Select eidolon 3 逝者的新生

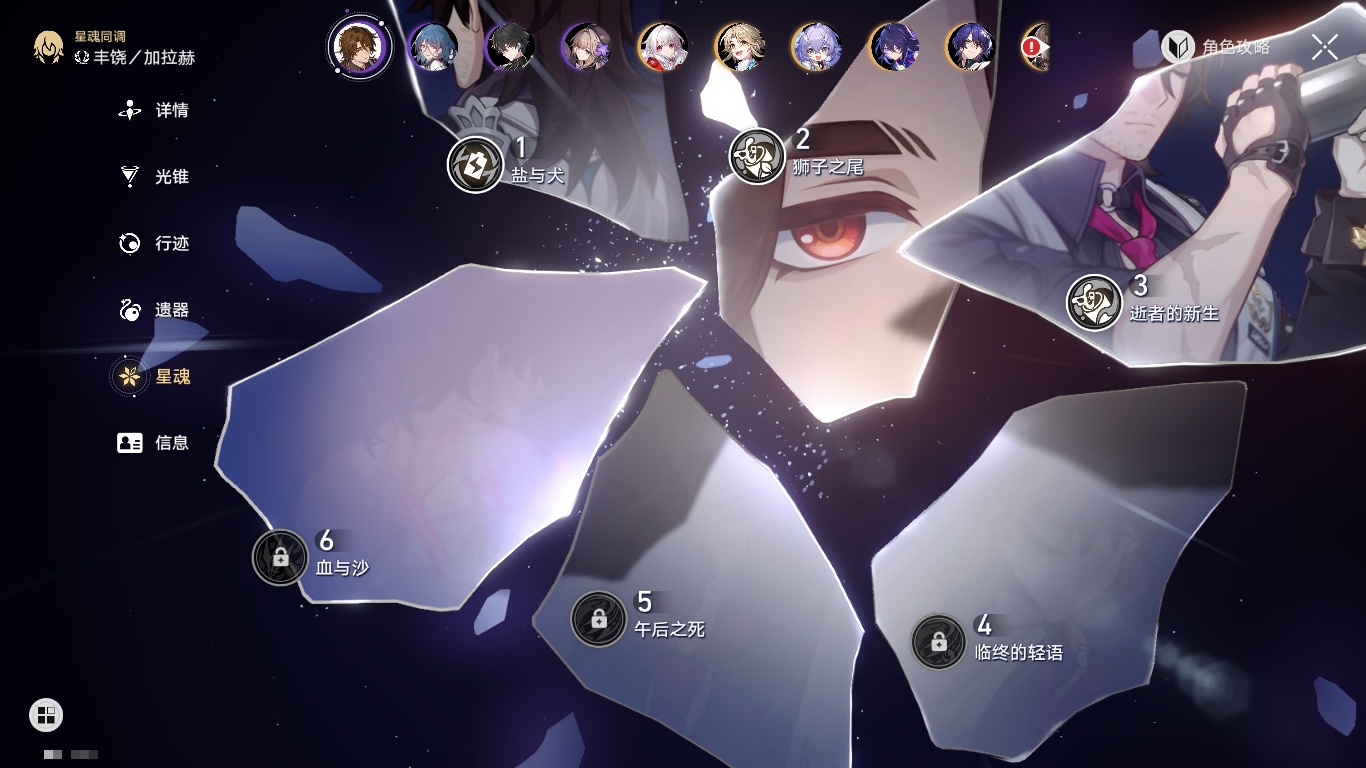click(1094, 302)
